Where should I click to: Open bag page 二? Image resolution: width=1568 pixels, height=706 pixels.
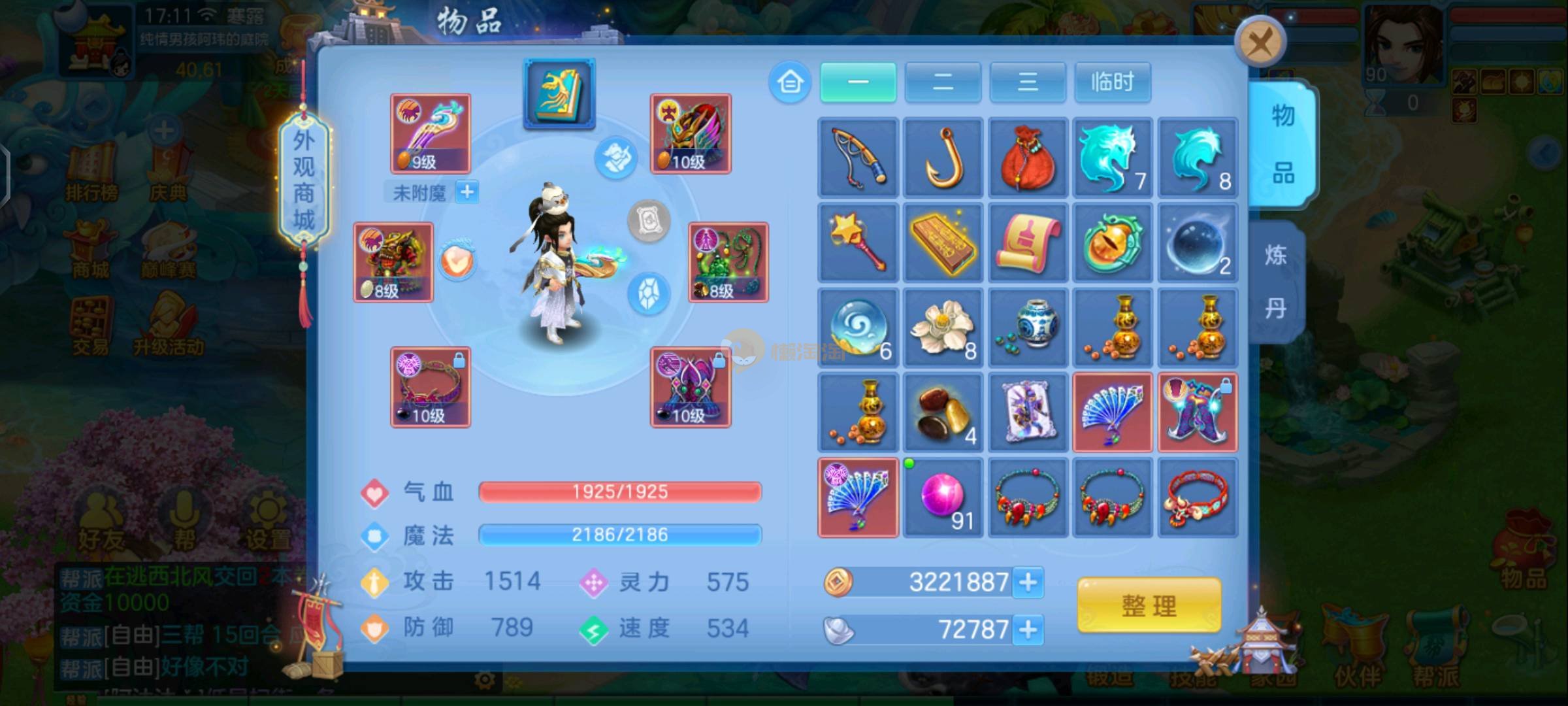tap(943, 82)
